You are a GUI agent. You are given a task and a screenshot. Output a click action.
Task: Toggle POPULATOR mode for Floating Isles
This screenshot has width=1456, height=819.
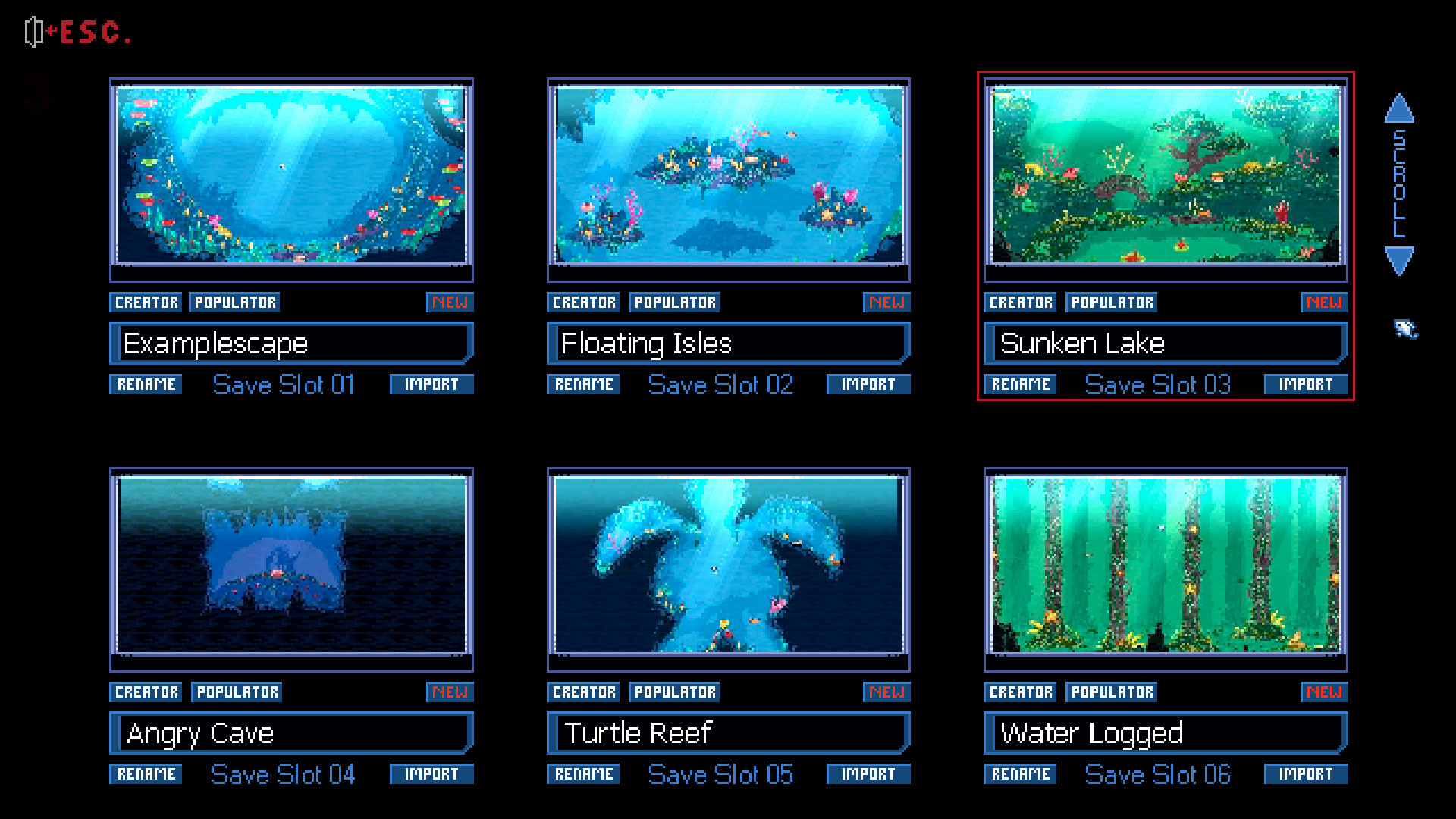[673, 302]
